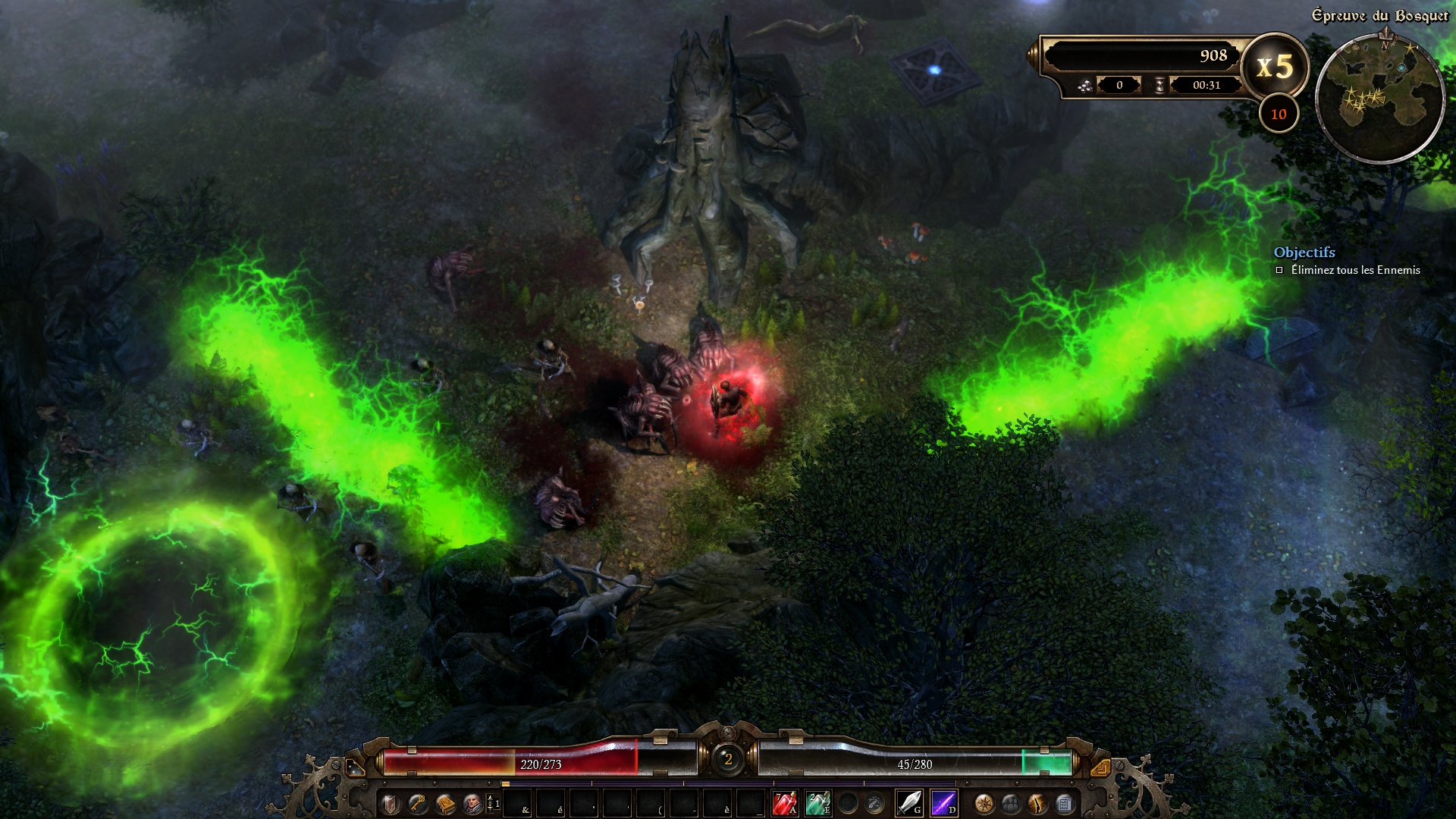Viewport: 1456px width, 819px height.
Task: Click the orange stacked-squares button
Action: pyautogui.click(x=1100, y=767)
